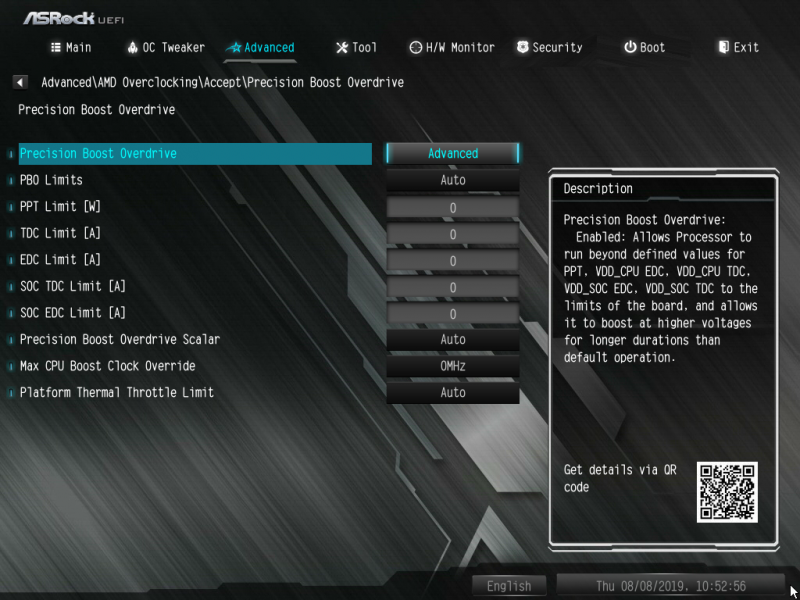
Task: Click the QR code for details
Action: pos(727,492)
